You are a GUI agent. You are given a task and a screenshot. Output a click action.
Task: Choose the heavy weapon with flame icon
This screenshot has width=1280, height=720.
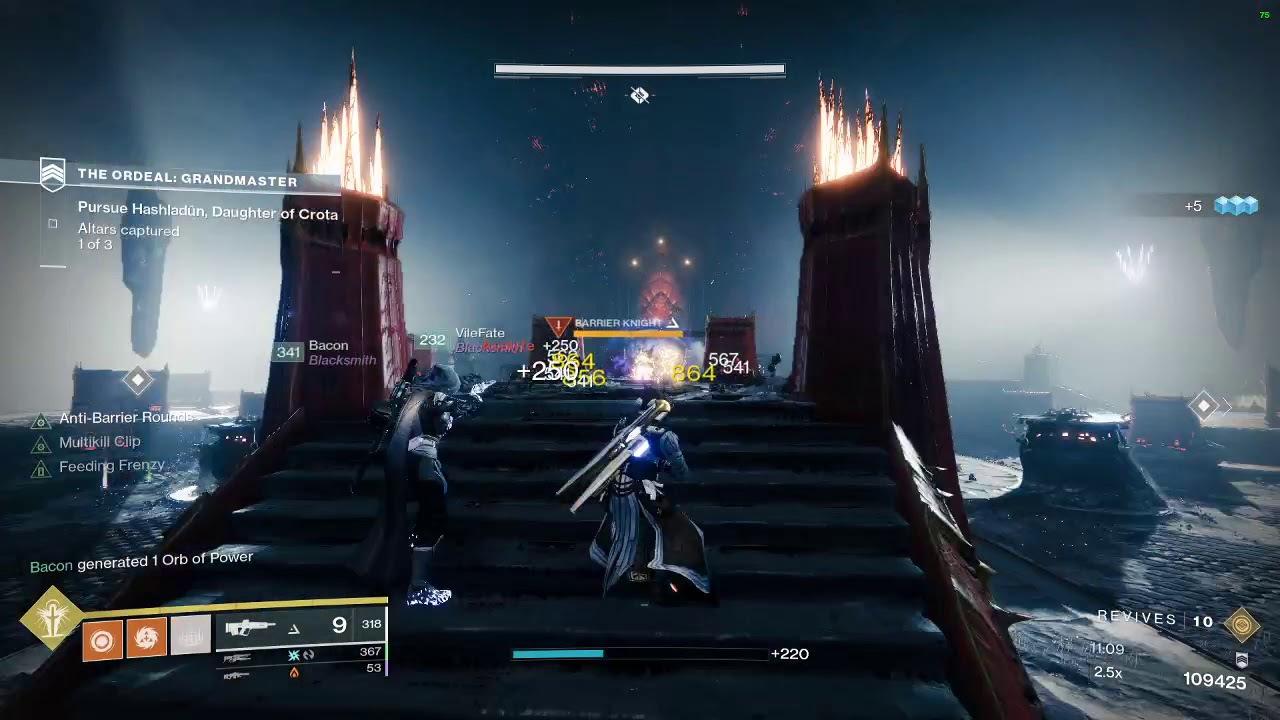[x=300, y=672]
